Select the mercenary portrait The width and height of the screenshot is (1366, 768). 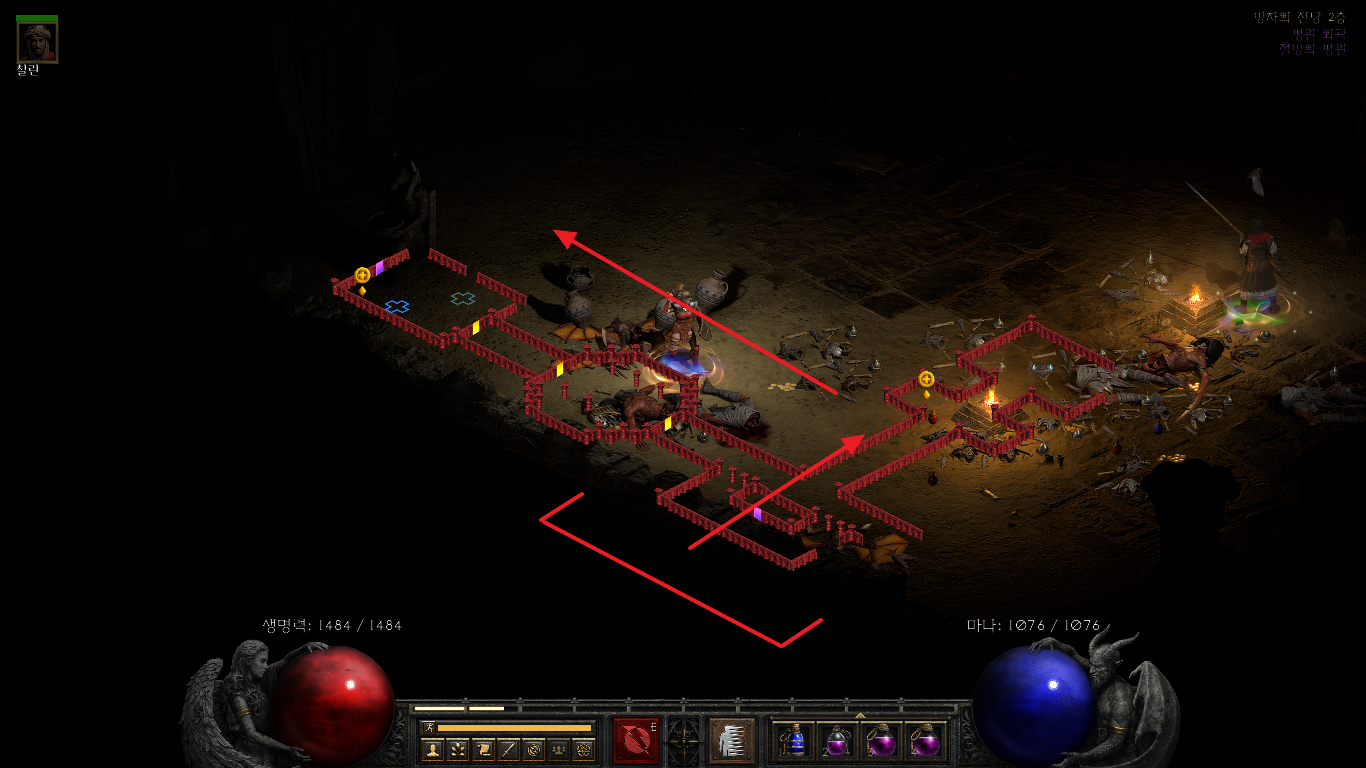coord(37,41)
